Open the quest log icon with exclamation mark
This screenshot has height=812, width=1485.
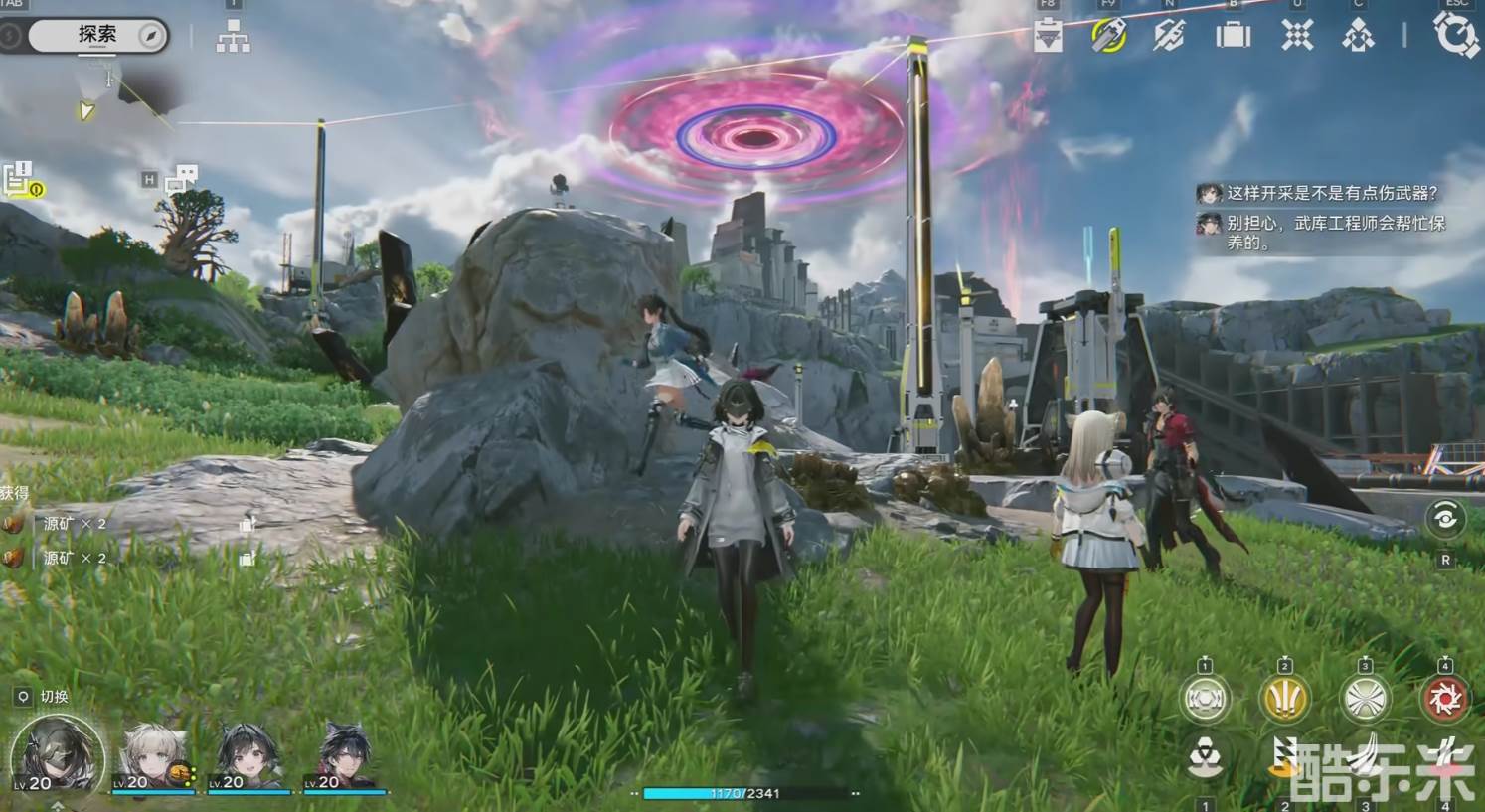20,180
